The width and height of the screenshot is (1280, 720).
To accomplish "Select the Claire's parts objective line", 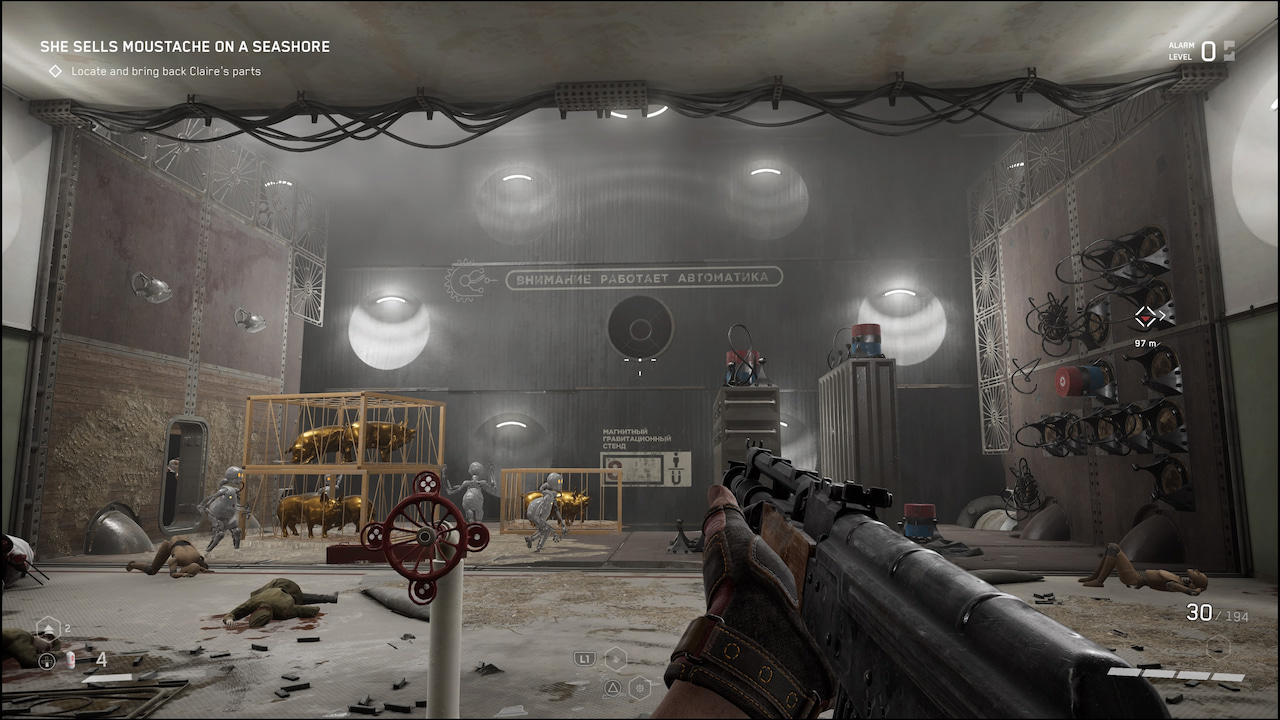I will pos(166,72).
